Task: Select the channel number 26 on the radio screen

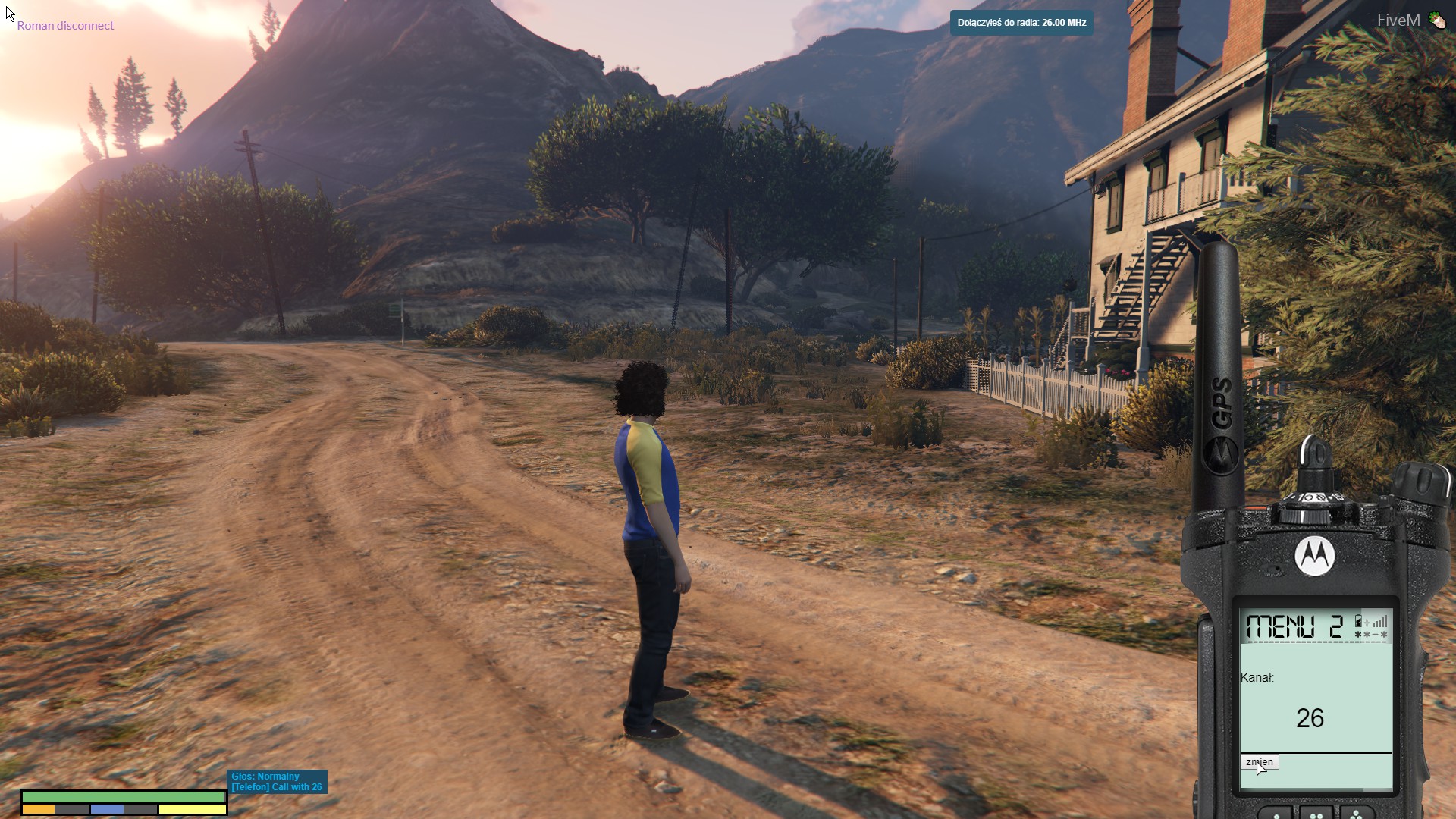Action: pos(1310,718)
